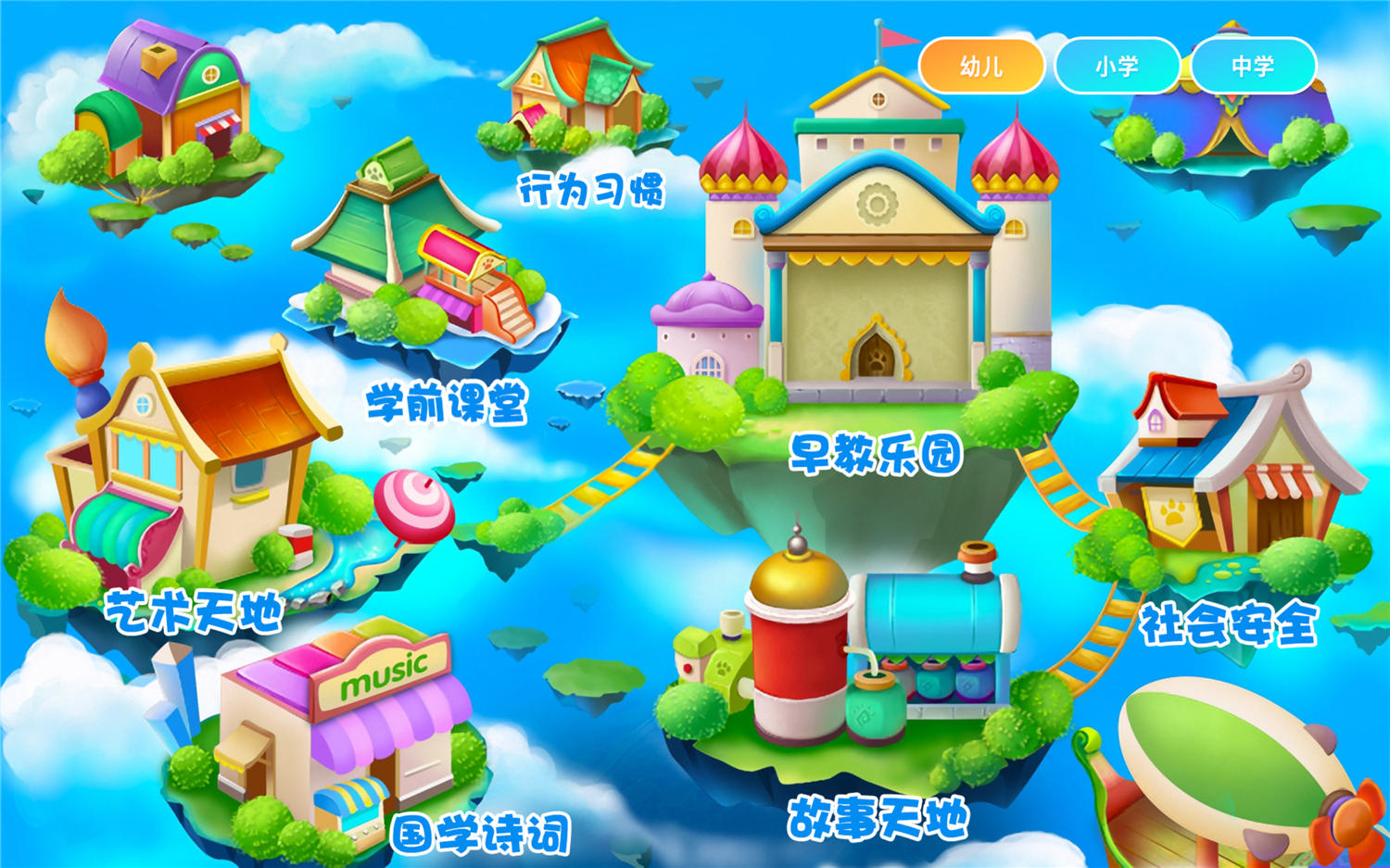Viewport: 1390px width, 868px height.
Task: Click the green paddle in the bottom-right corner
Action: click(1232, 760)
